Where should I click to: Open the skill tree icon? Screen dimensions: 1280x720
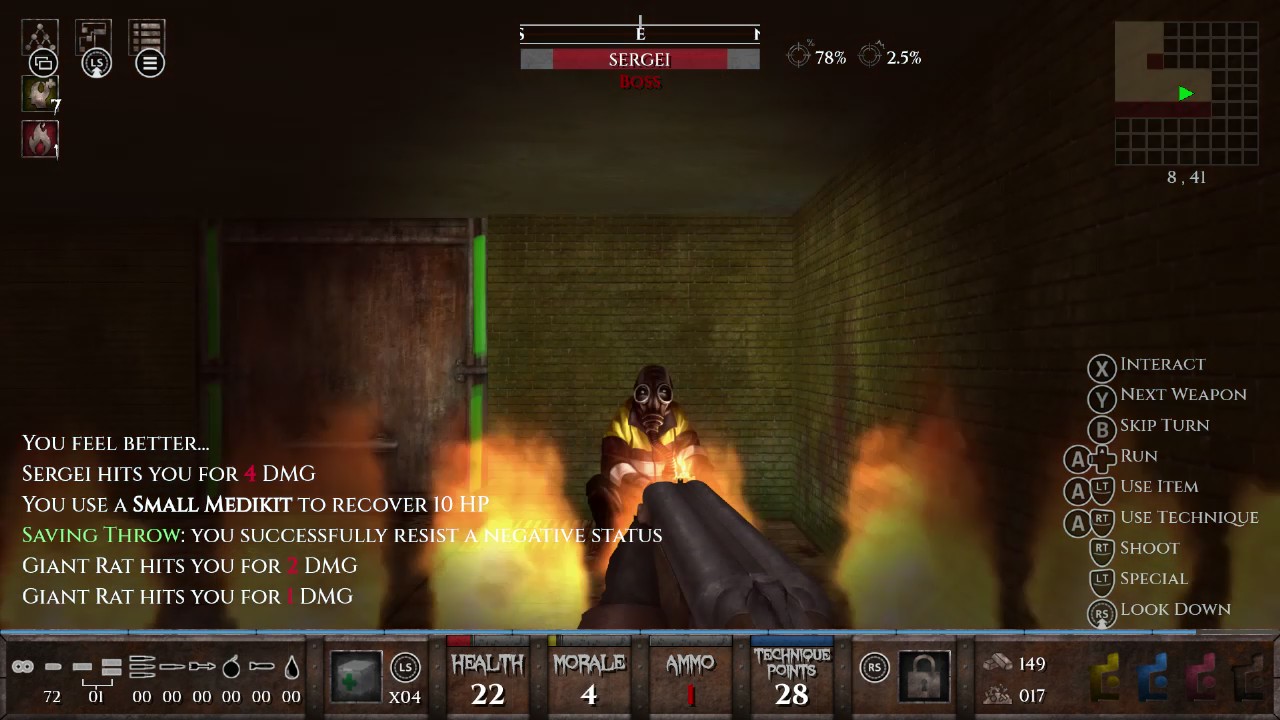coord(40,37)
